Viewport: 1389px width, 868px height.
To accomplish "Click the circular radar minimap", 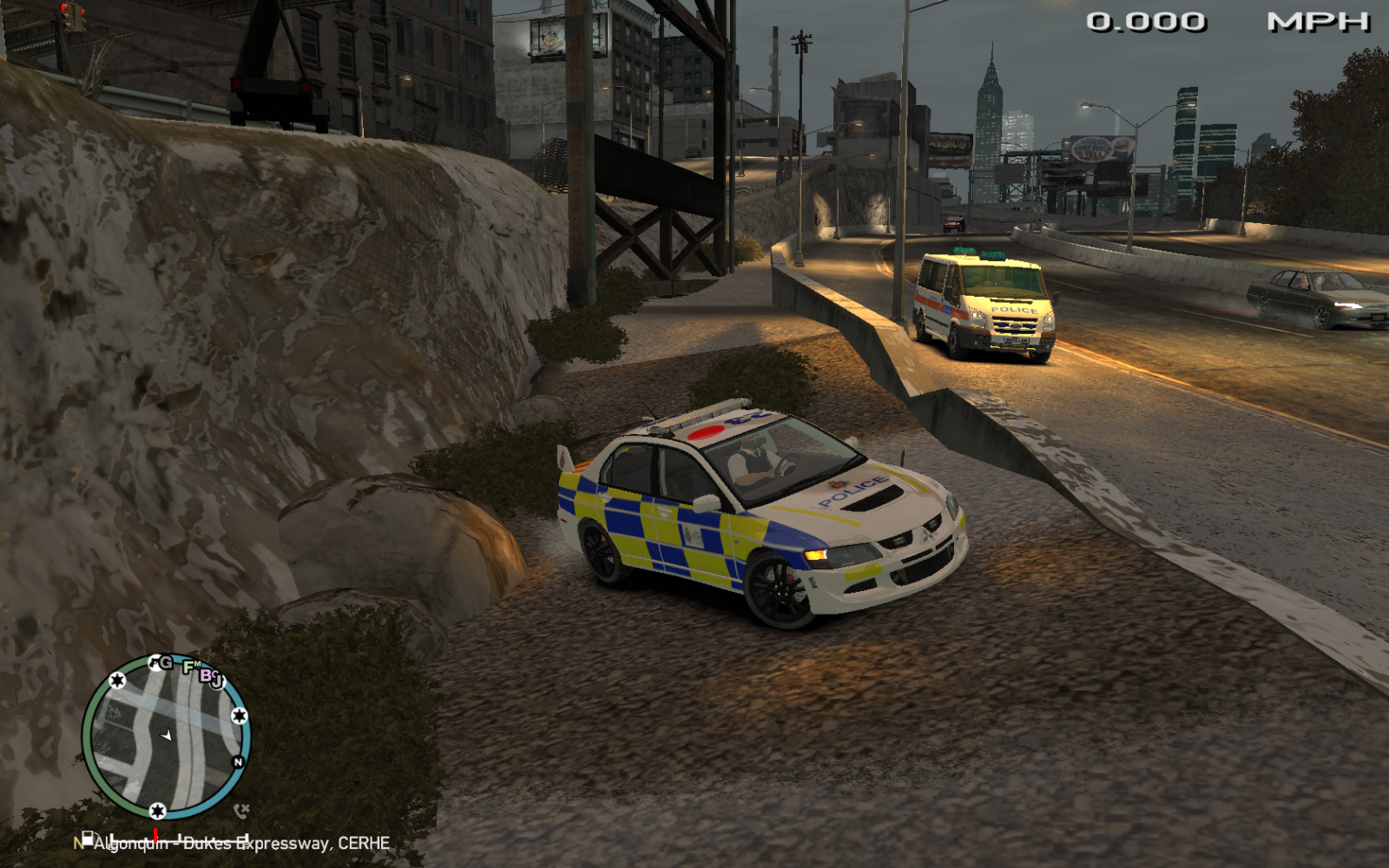I will (166, 737).
